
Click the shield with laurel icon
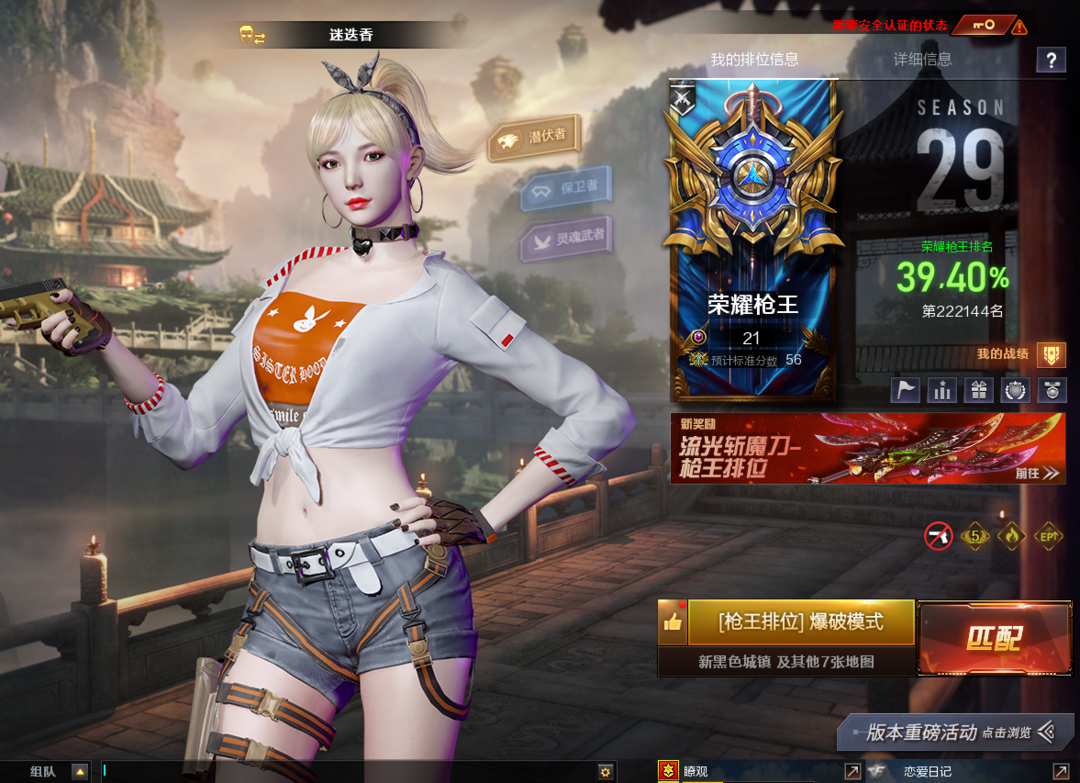tap(1015, 390)
